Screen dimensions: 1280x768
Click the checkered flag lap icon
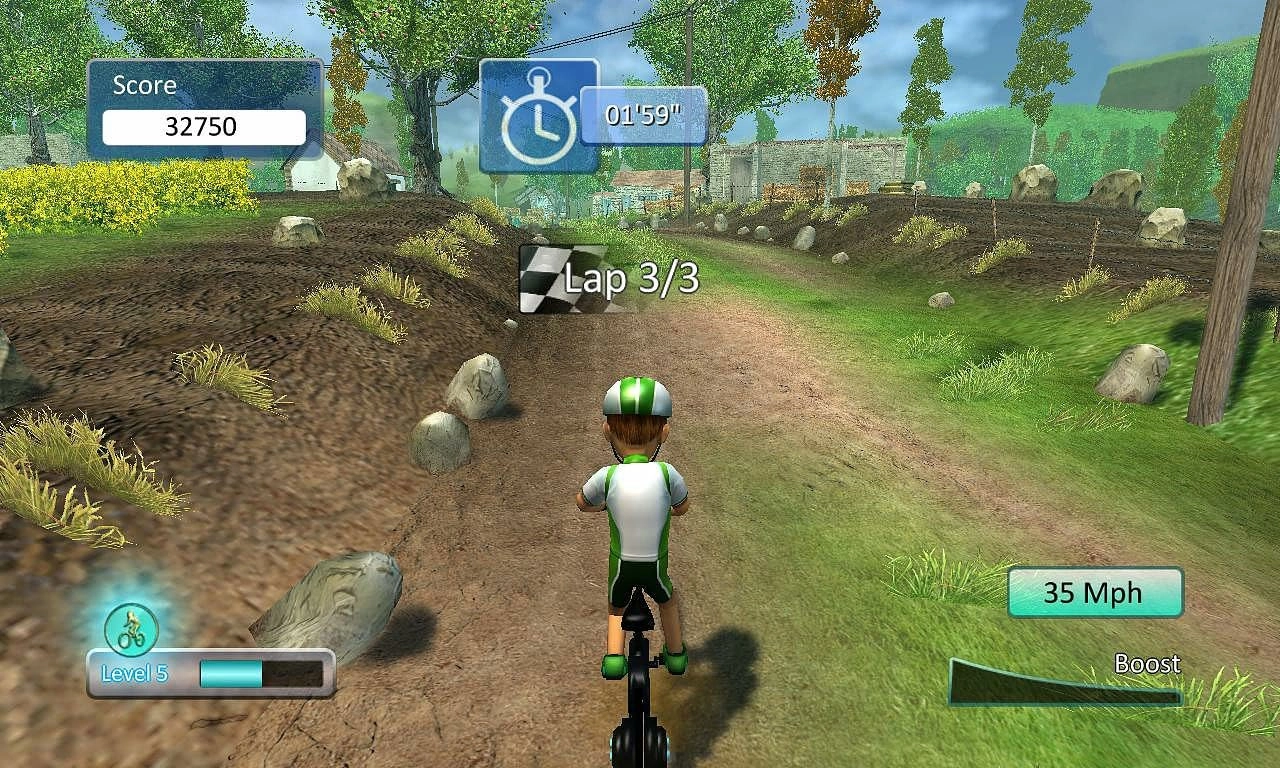coord(547,277)
